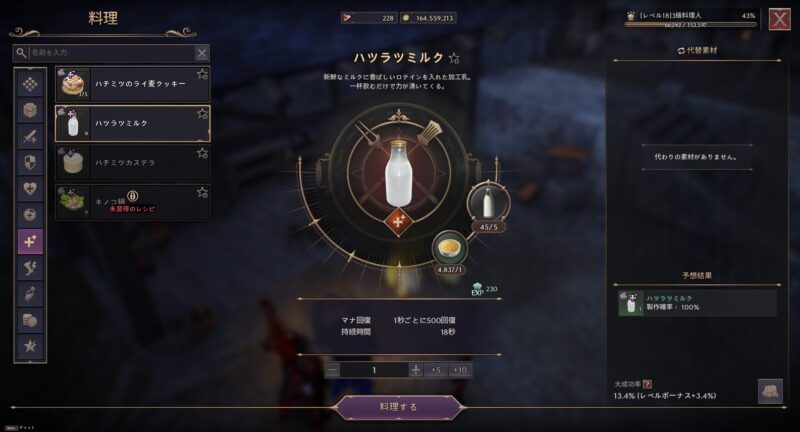Select the ハチミツのライ麦クッキー recipe

click(132, 84)
